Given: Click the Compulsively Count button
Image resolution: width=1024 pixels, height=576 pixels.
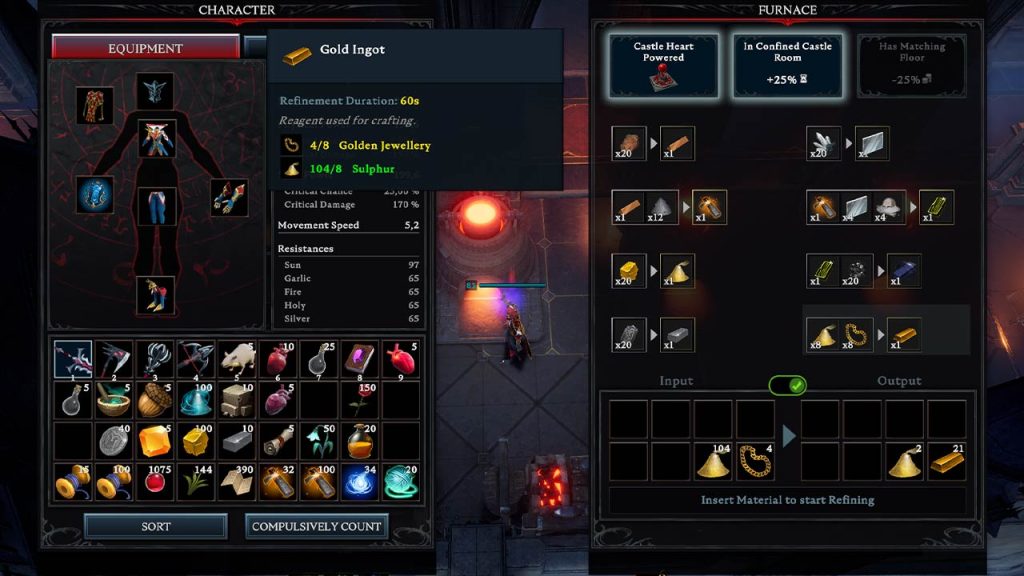Looking at the screenshot, I should coord(316,526).
